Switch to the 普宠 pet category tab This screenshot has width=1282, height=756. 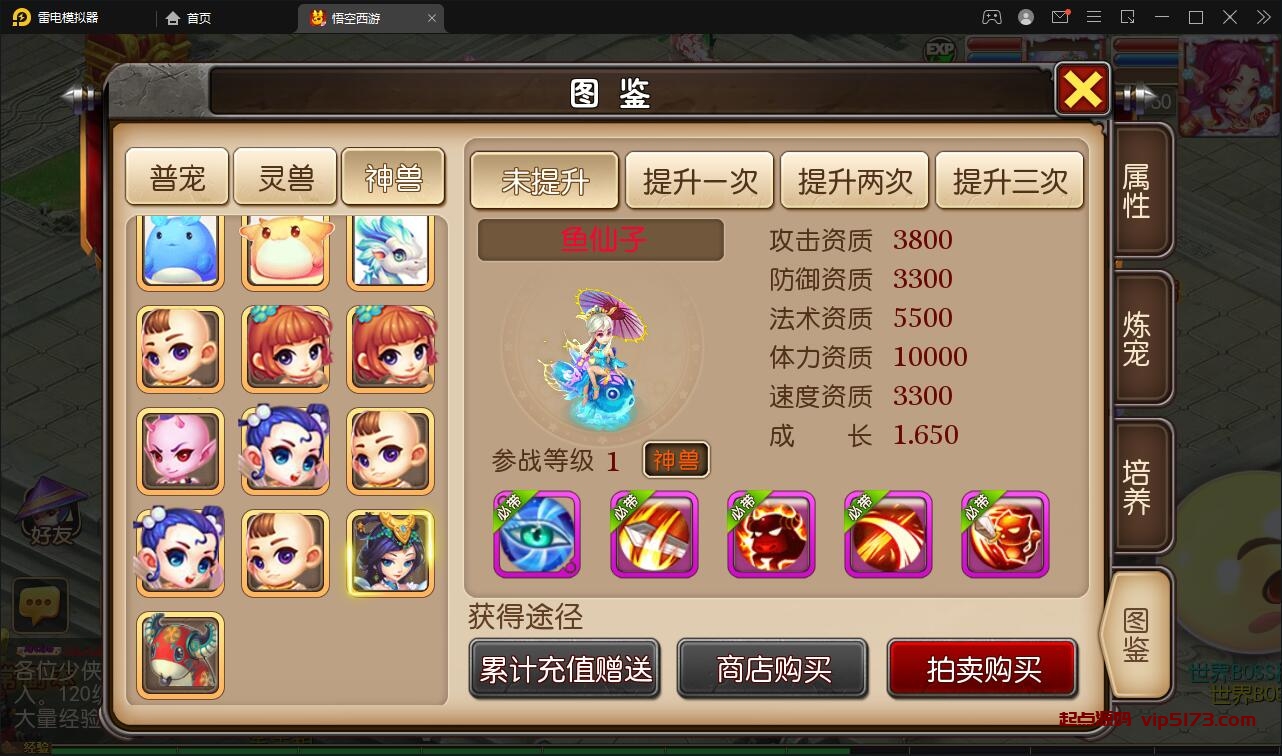(176, 176)
